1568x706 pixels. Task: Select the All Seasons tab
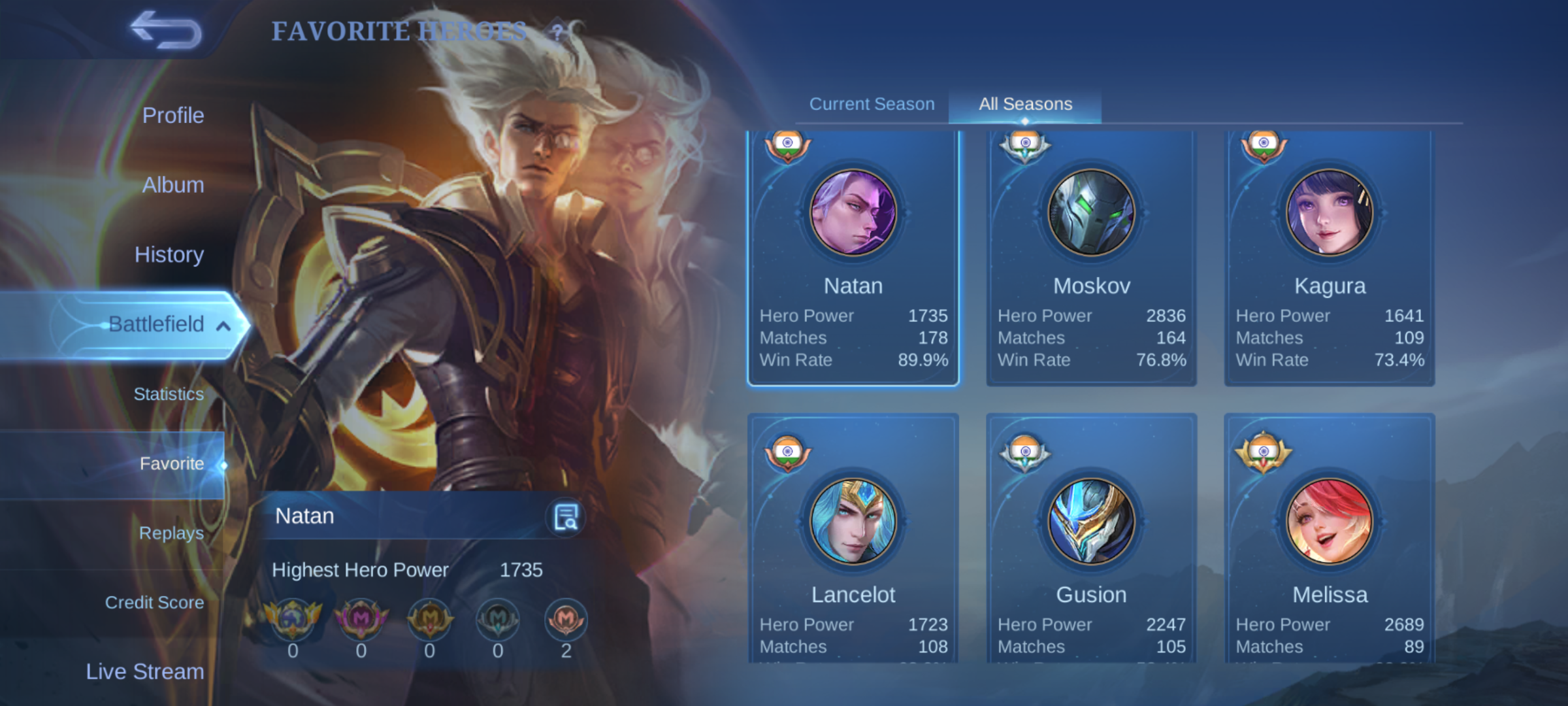[1024, 103]
